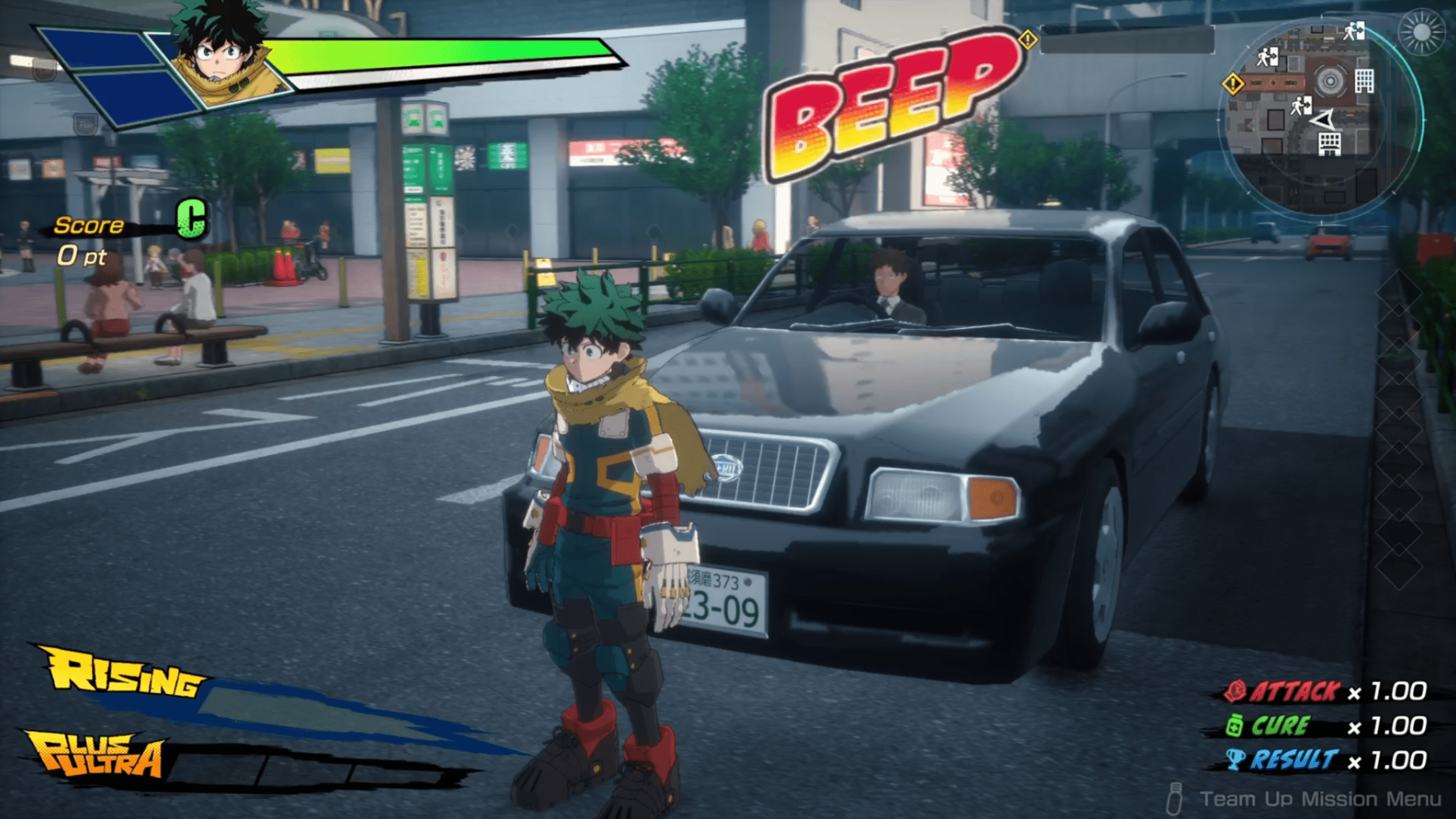
Task: Select the blue Result trophy icon
Action: pos(1235,760)
